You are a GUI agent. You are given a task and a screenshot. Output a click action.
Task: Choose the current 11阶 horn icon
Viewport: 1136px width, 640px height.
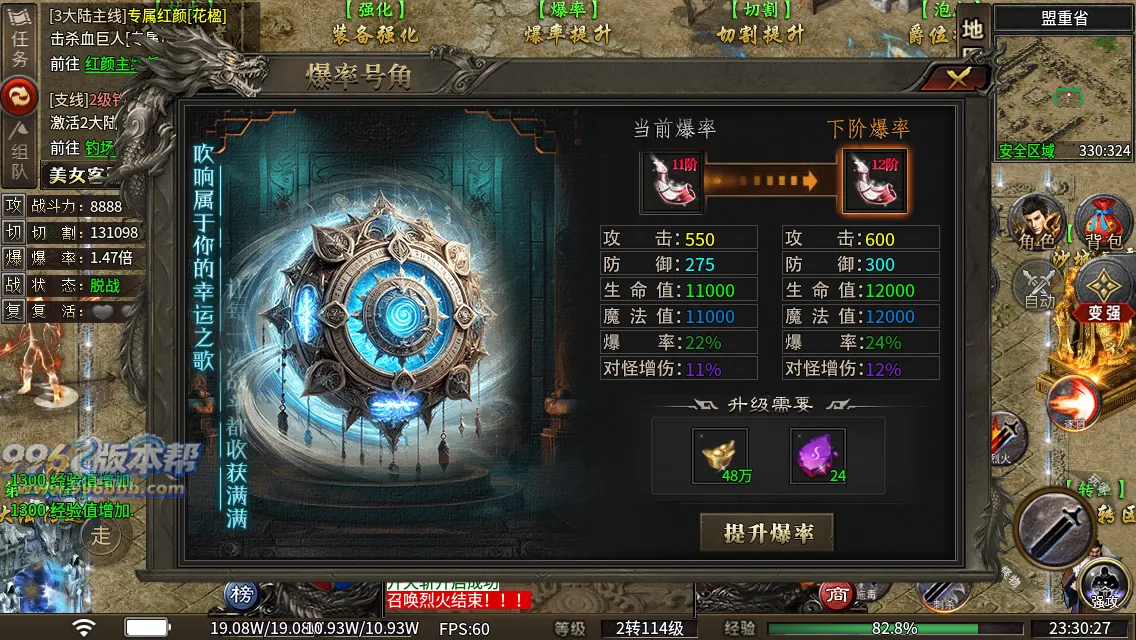tap(671, 181)
